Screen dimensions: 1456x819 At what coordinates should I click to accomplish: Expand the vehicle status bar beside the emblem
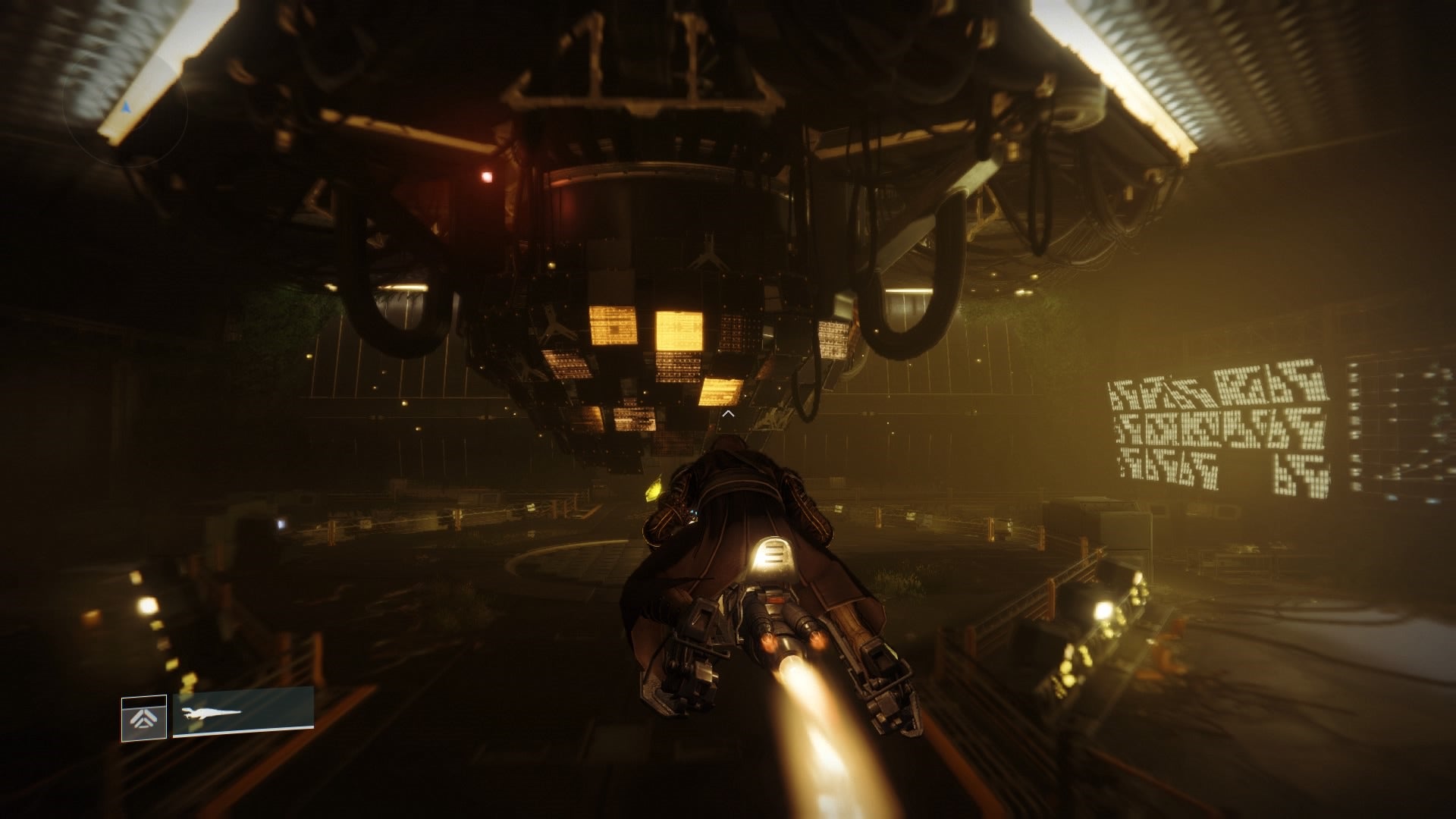[243, 713]
